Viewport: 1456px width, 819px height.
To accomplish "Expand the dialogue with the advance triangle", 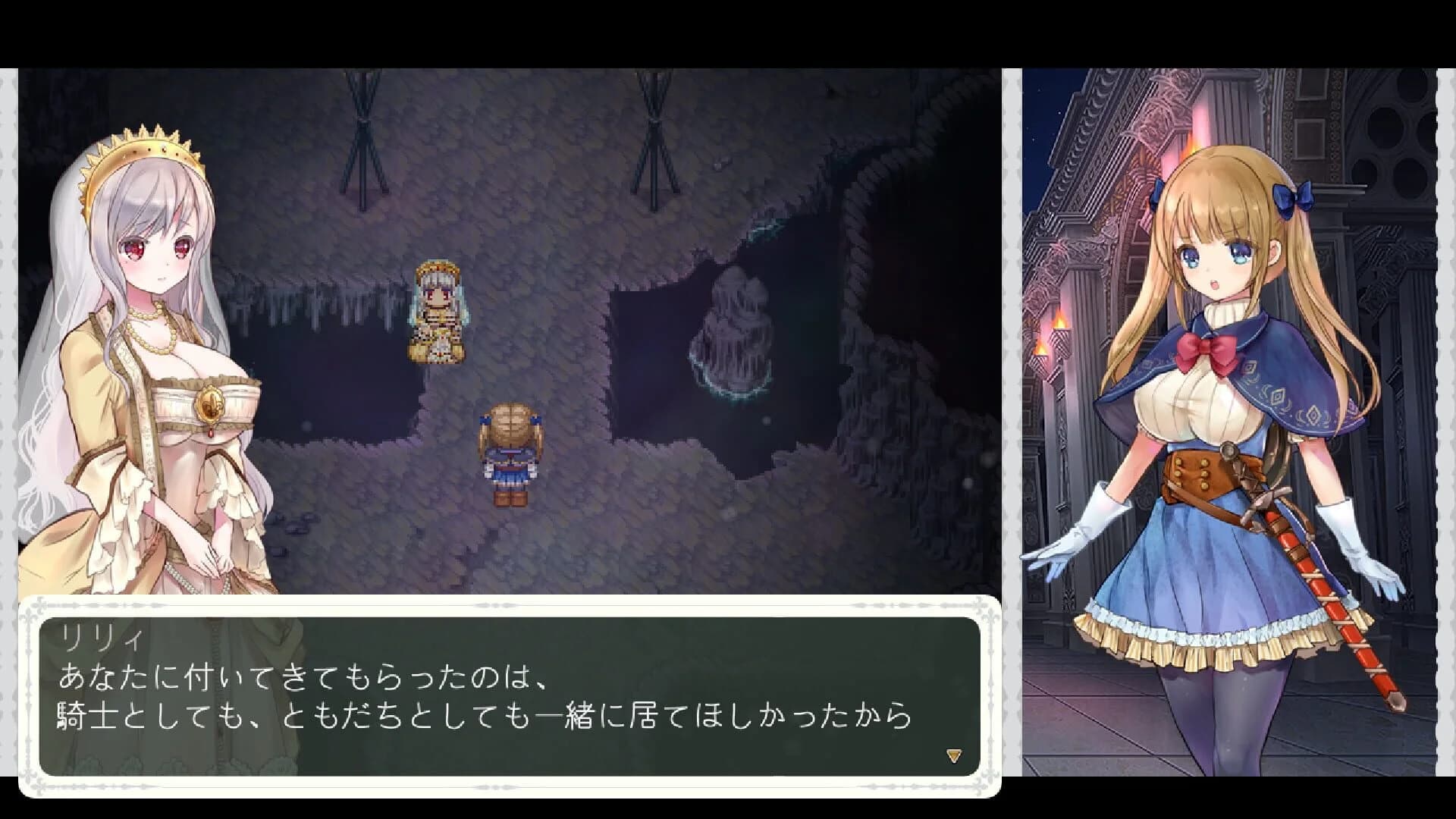I will coord(954,755).
